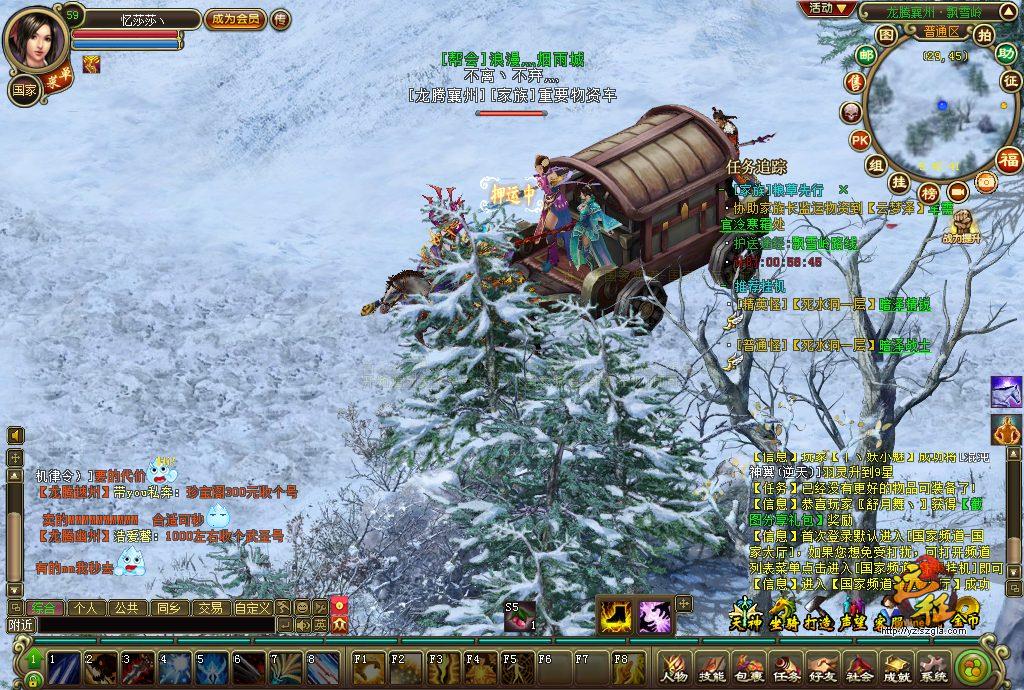
Task: Open the 坐骑 mount panel
Action: coord(783,613)
